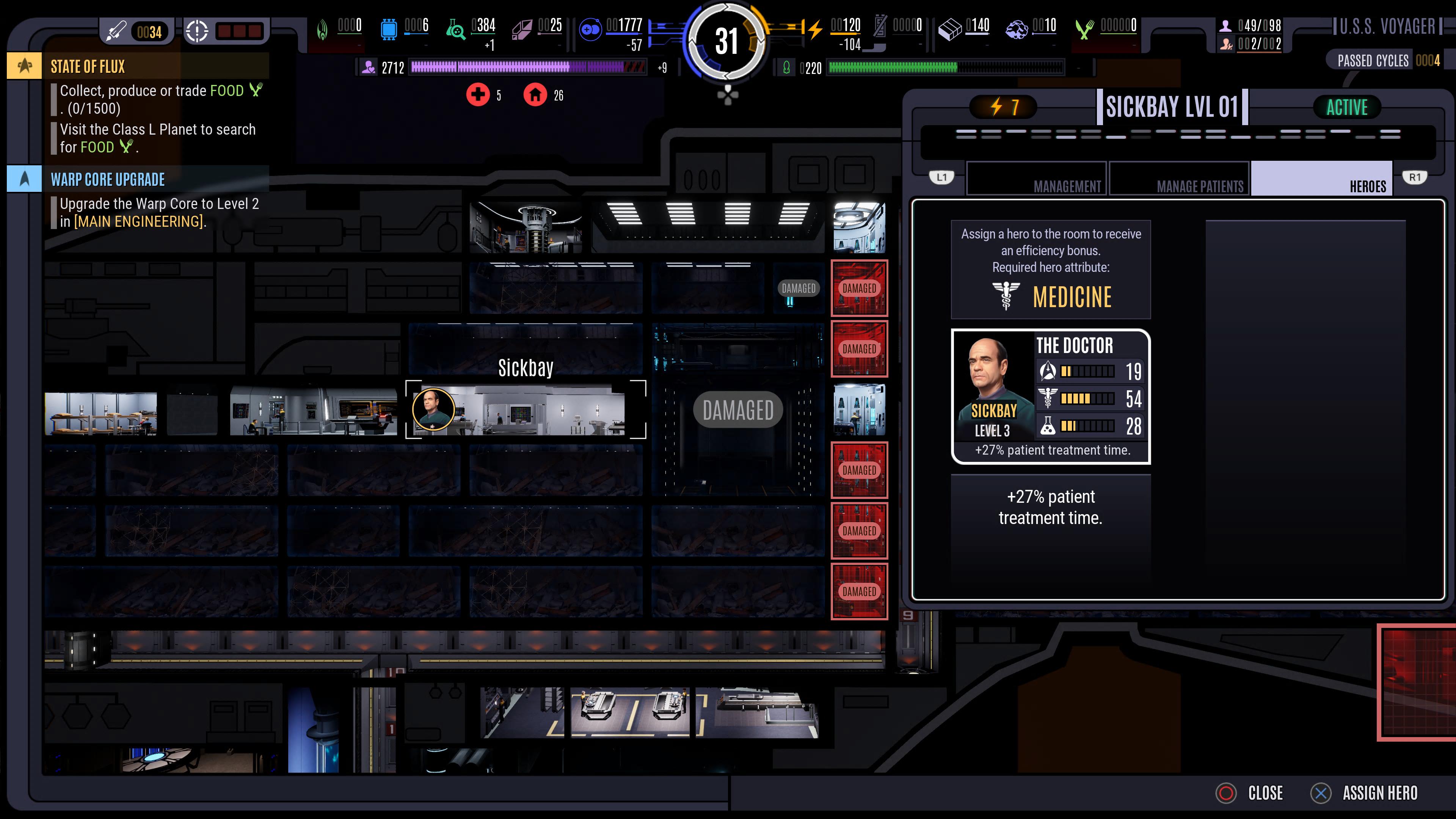Click the red house alert icon
Screen dimensions: 1456x819
535,95
